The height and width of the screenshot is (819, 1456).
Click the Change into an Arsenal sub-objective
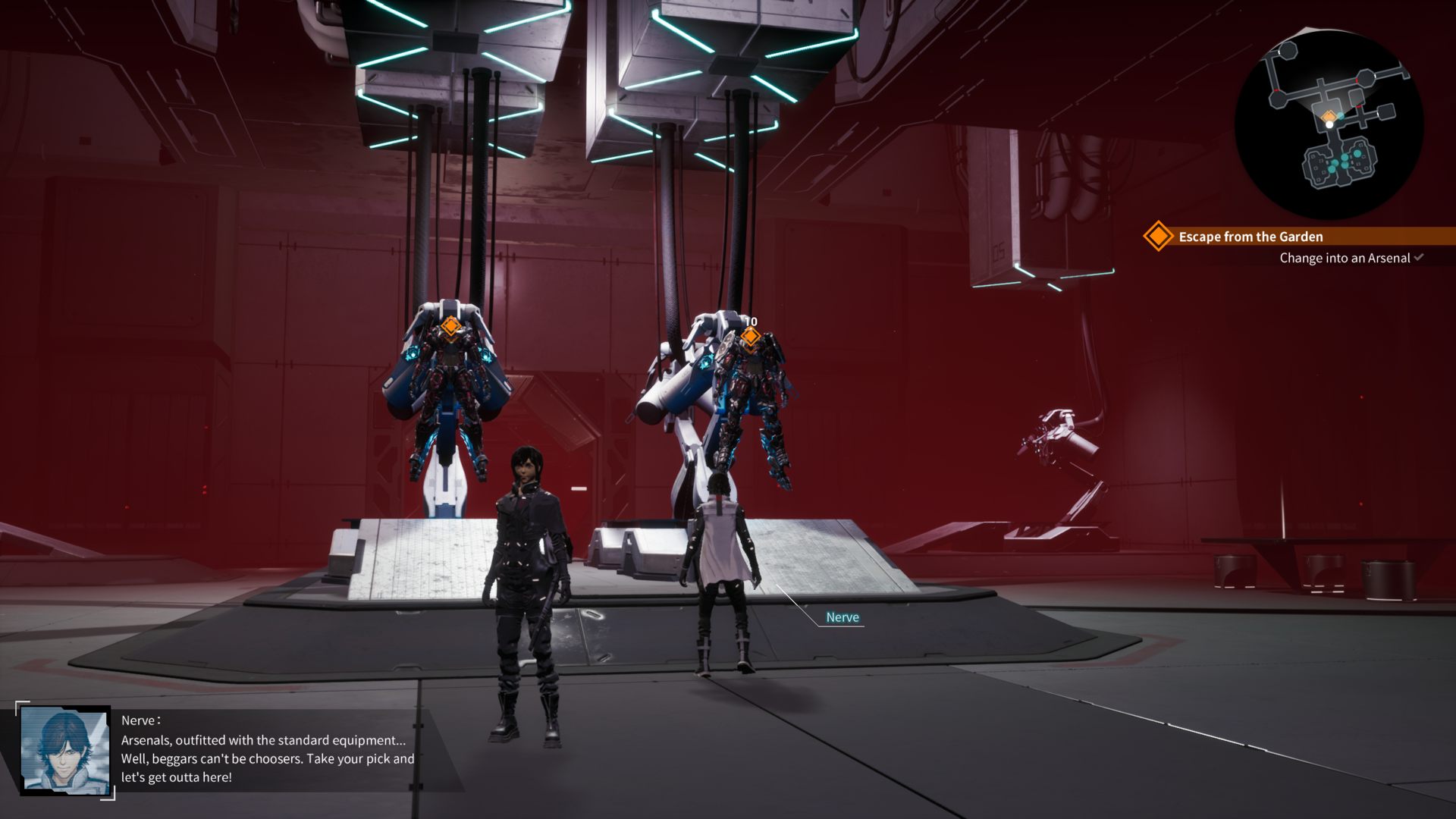pyautogui.click(x=1345, y=258)
